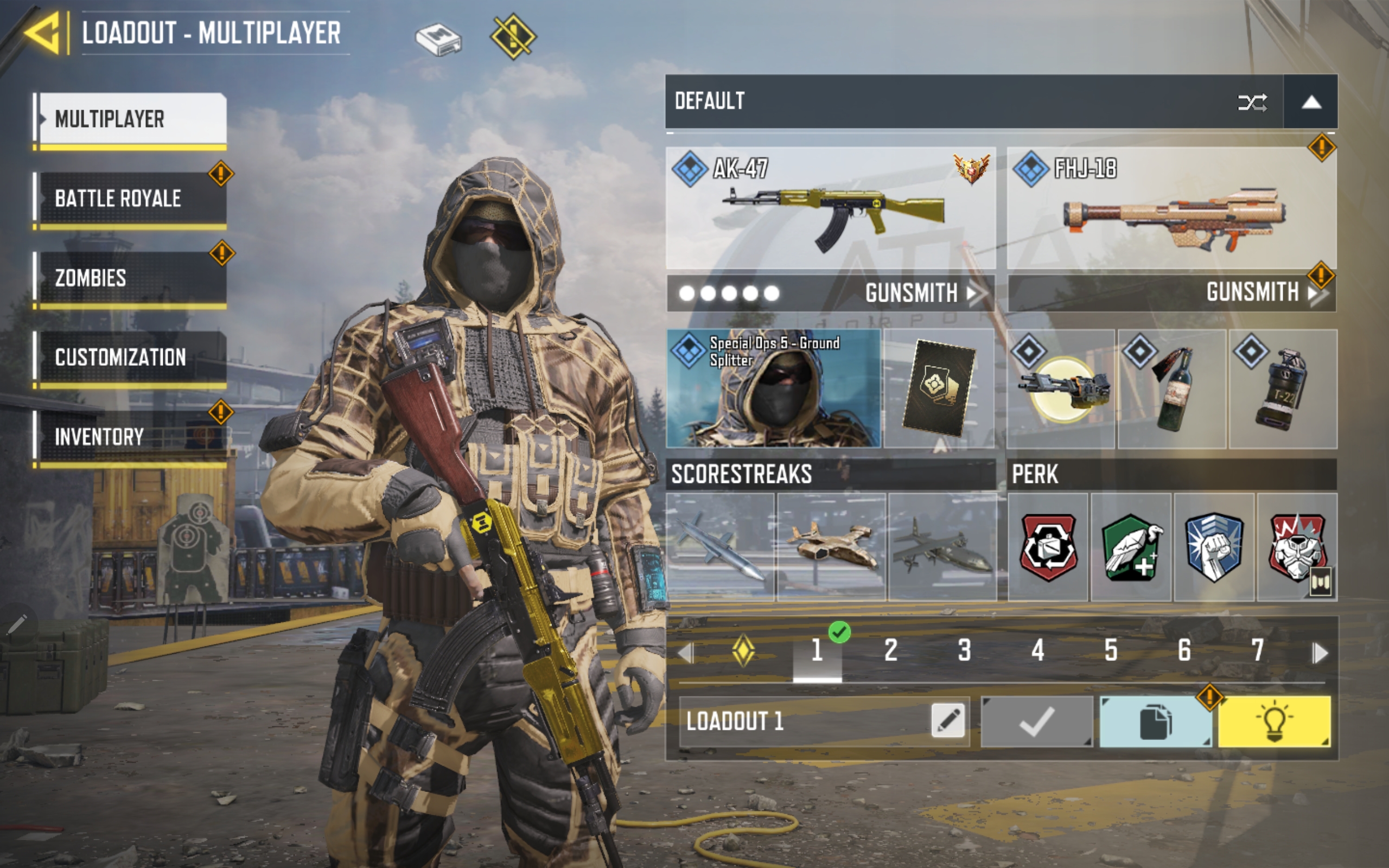Switch to Zombies loadout section

pos(132,278)
